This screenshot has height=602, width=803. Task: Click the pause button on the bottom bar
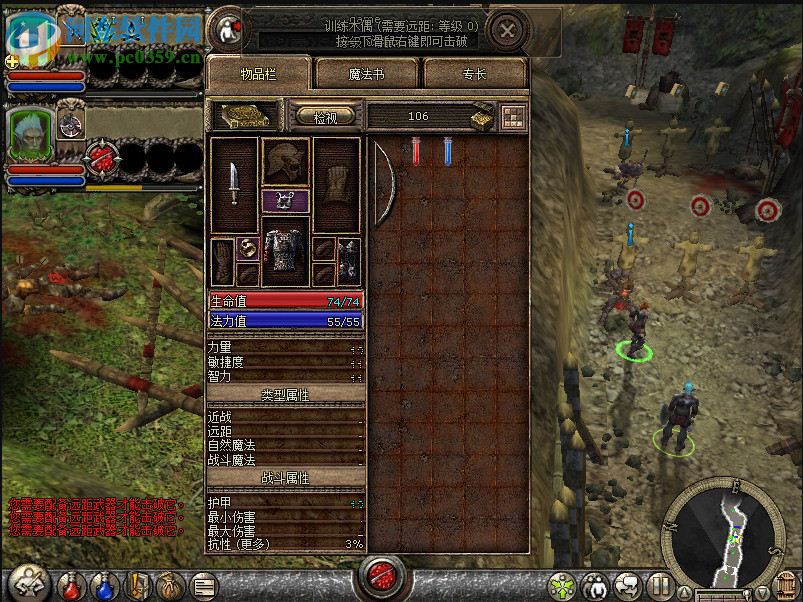659,584
